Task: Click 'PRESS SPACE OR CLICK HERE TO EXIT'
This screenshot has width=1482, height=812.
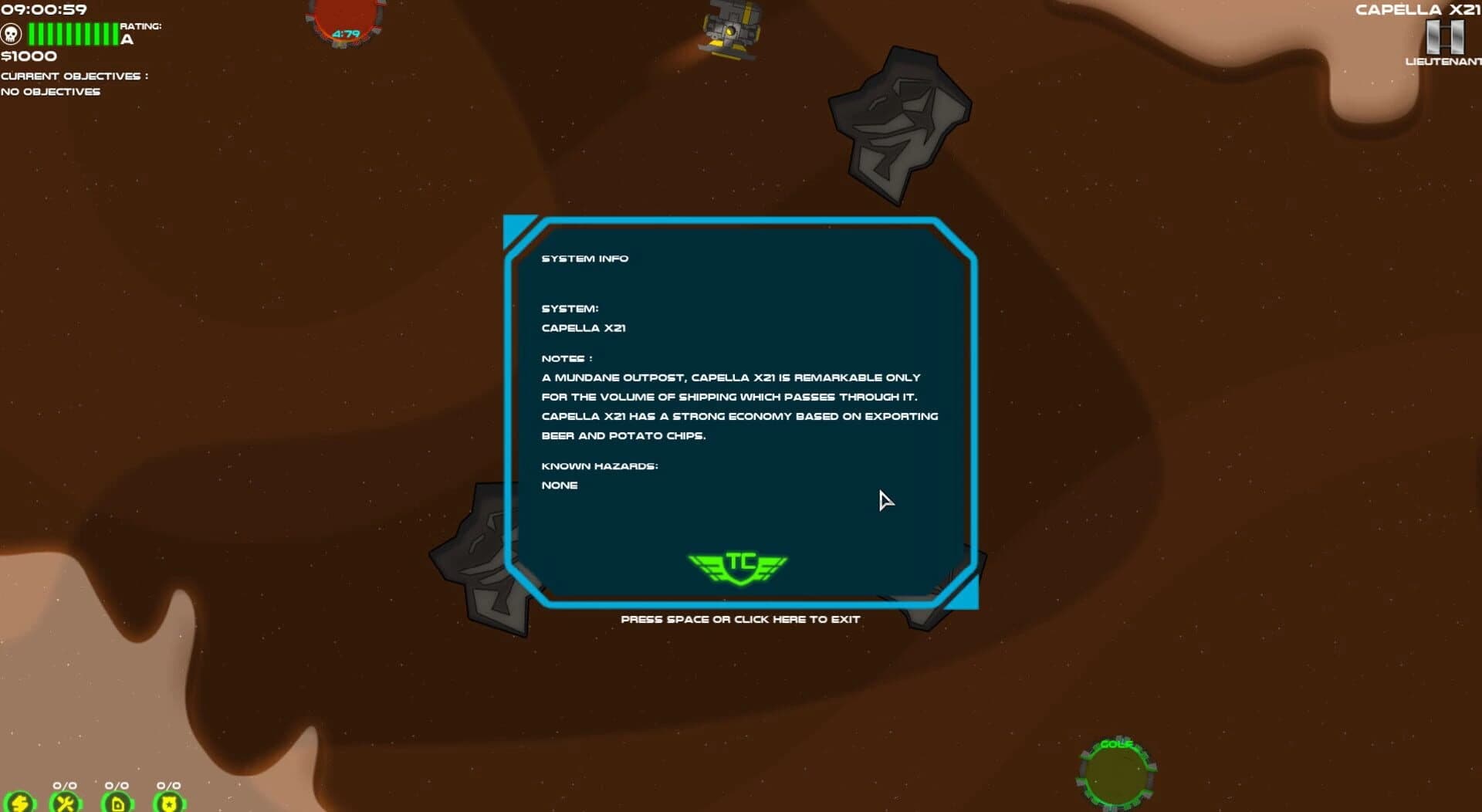Action: [741, 618]
